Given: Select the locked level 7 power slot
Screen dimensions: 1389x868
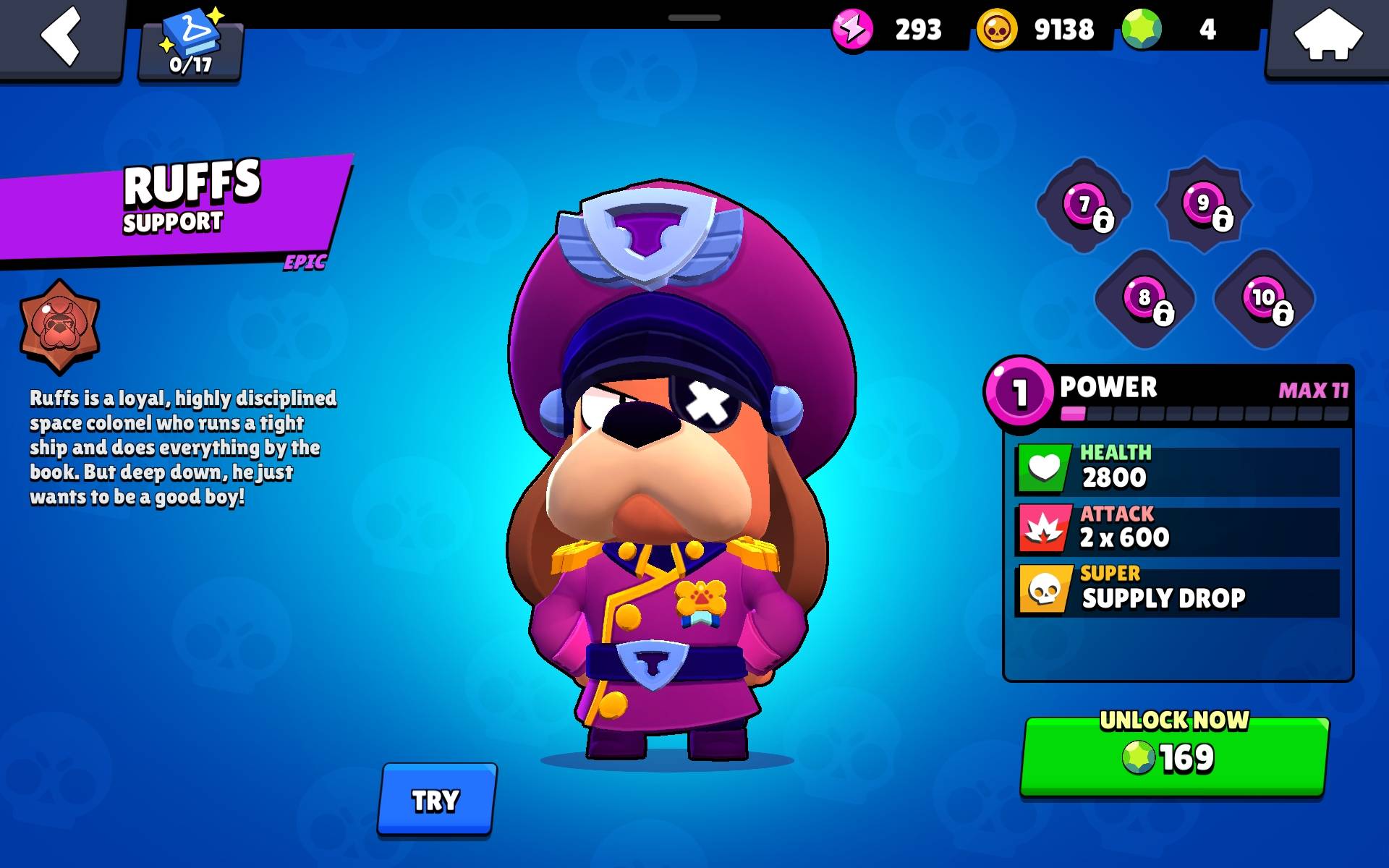Looking at the screenshot, I should pos(1084,205).
